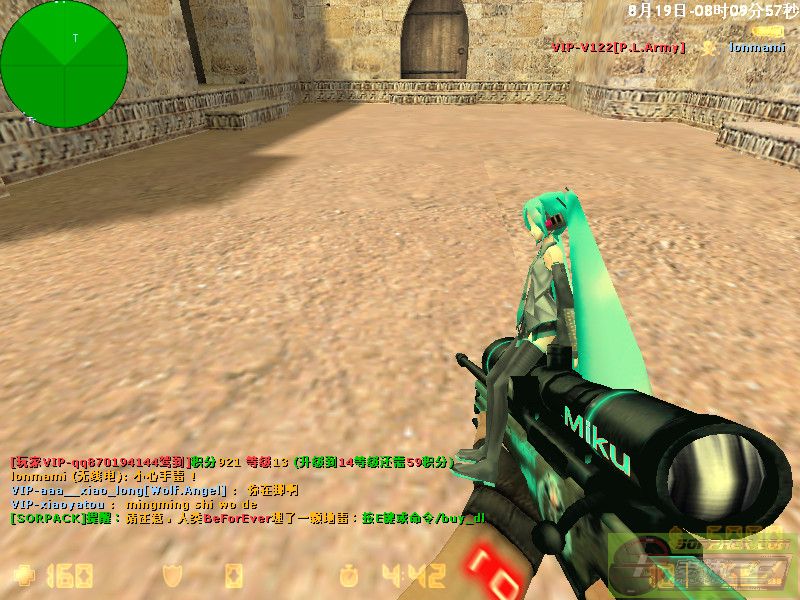Viewport: 800px width, 600px height.
Task: Select the VIP-xiaoyatou chat message line
Action: [x=135, y=505]
